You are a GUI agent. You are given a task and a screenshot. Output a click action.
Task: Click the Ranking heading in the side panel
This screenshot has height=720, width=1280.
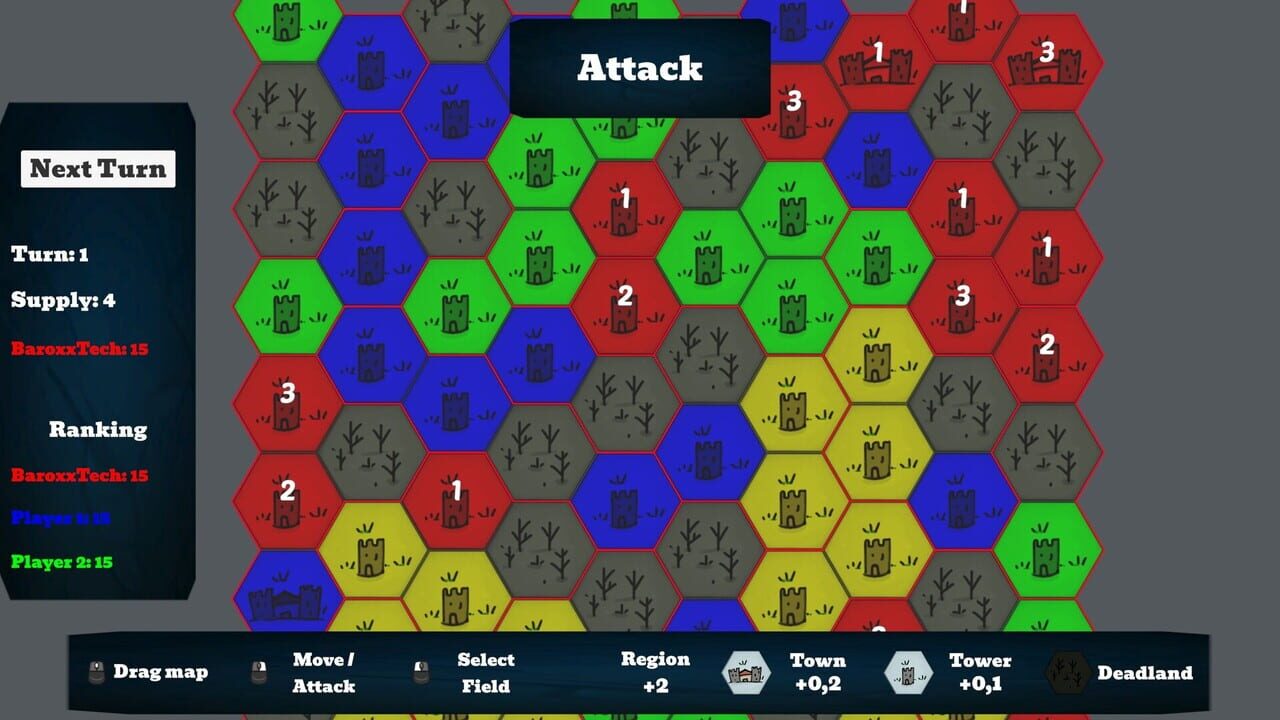99,430
